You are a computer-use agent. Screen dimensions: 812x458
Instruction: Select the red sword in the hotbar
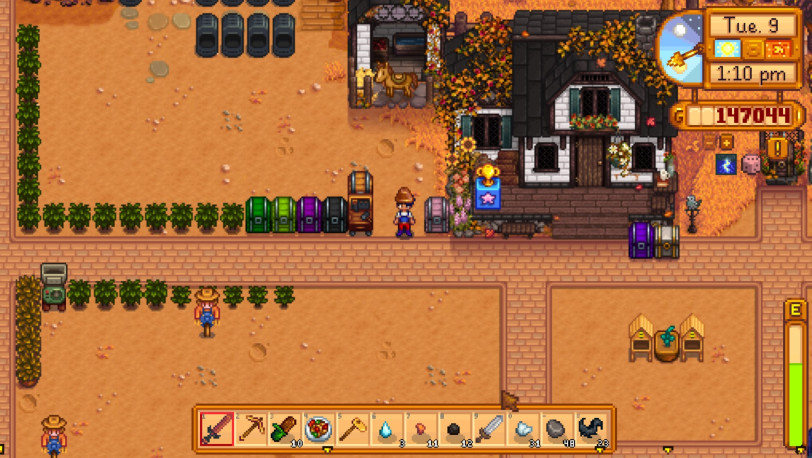(217, 429)
